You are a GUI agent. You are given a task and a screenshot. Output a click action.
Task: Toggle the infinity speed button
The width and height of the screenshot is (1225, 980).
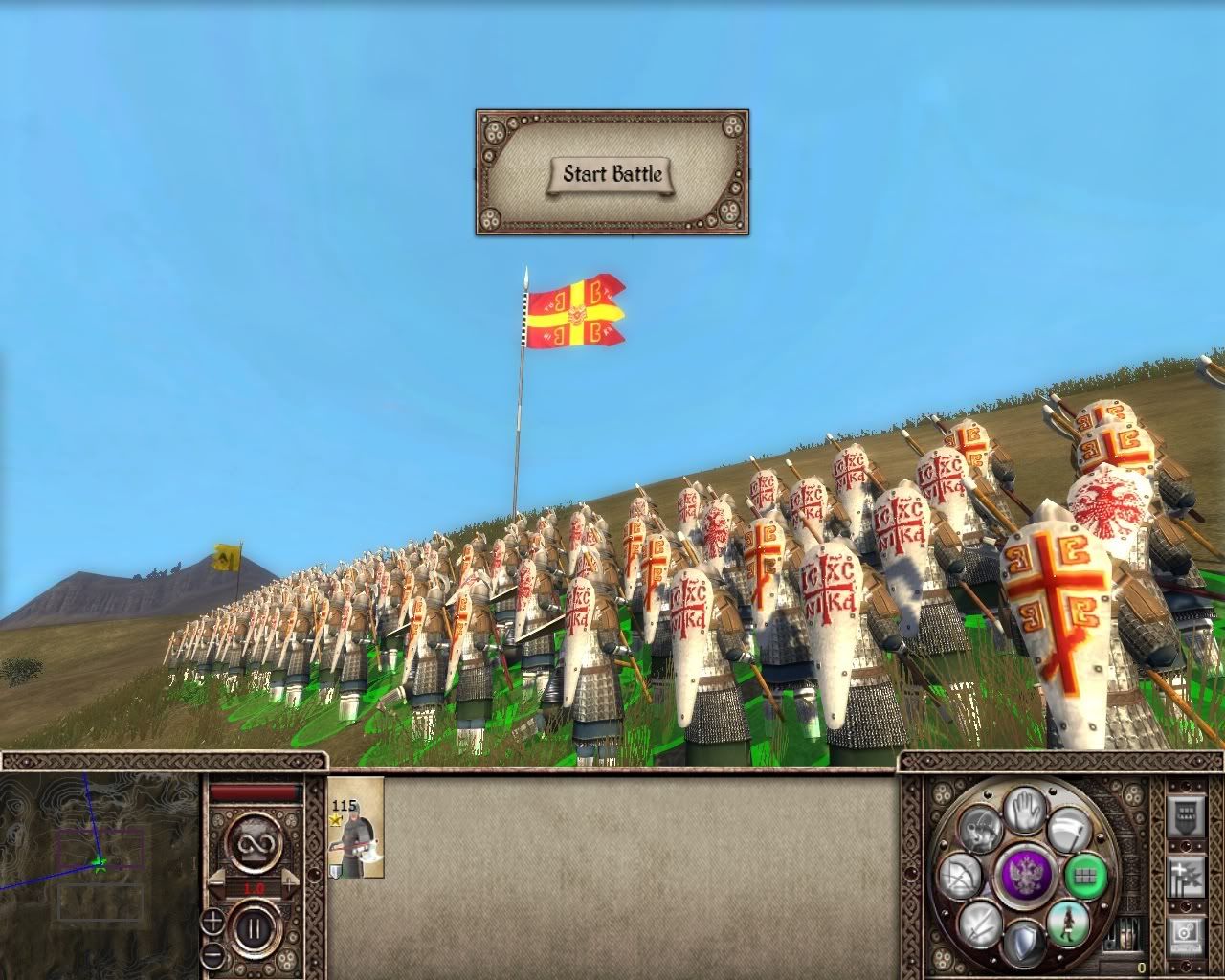click(255, 845)
